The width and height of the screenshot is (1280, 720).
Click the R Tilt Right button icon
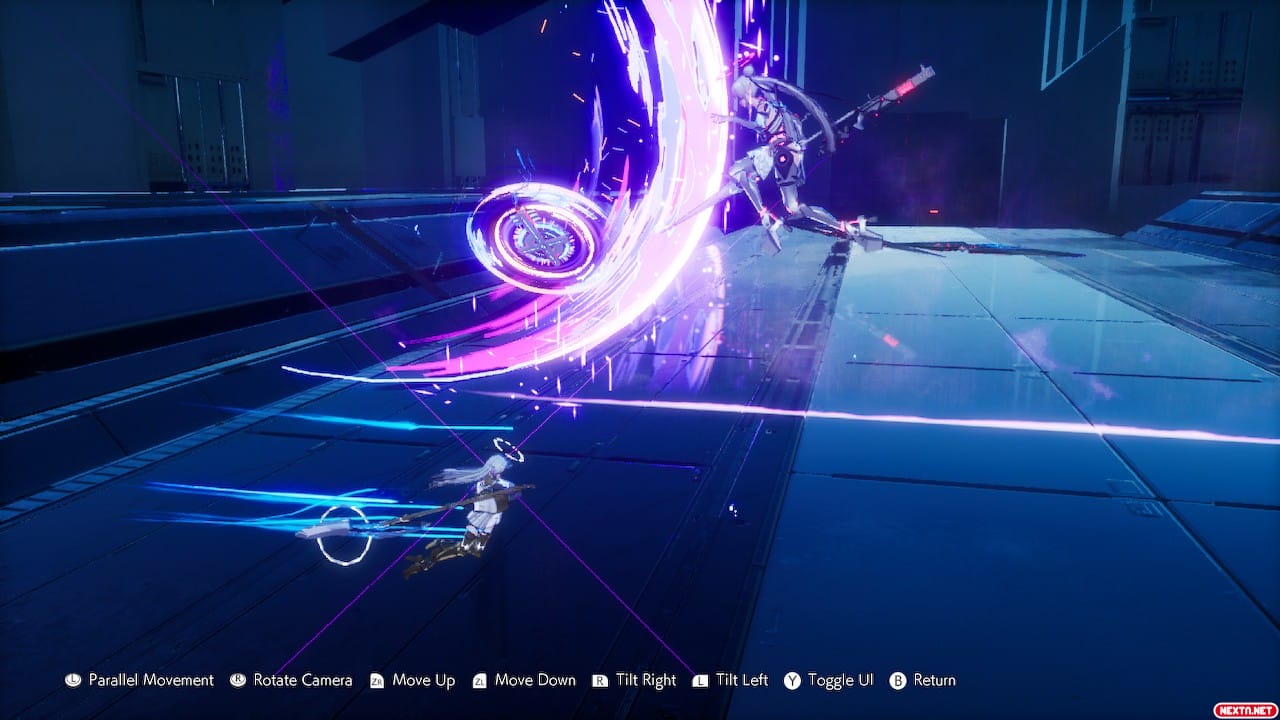click(601, 680)
